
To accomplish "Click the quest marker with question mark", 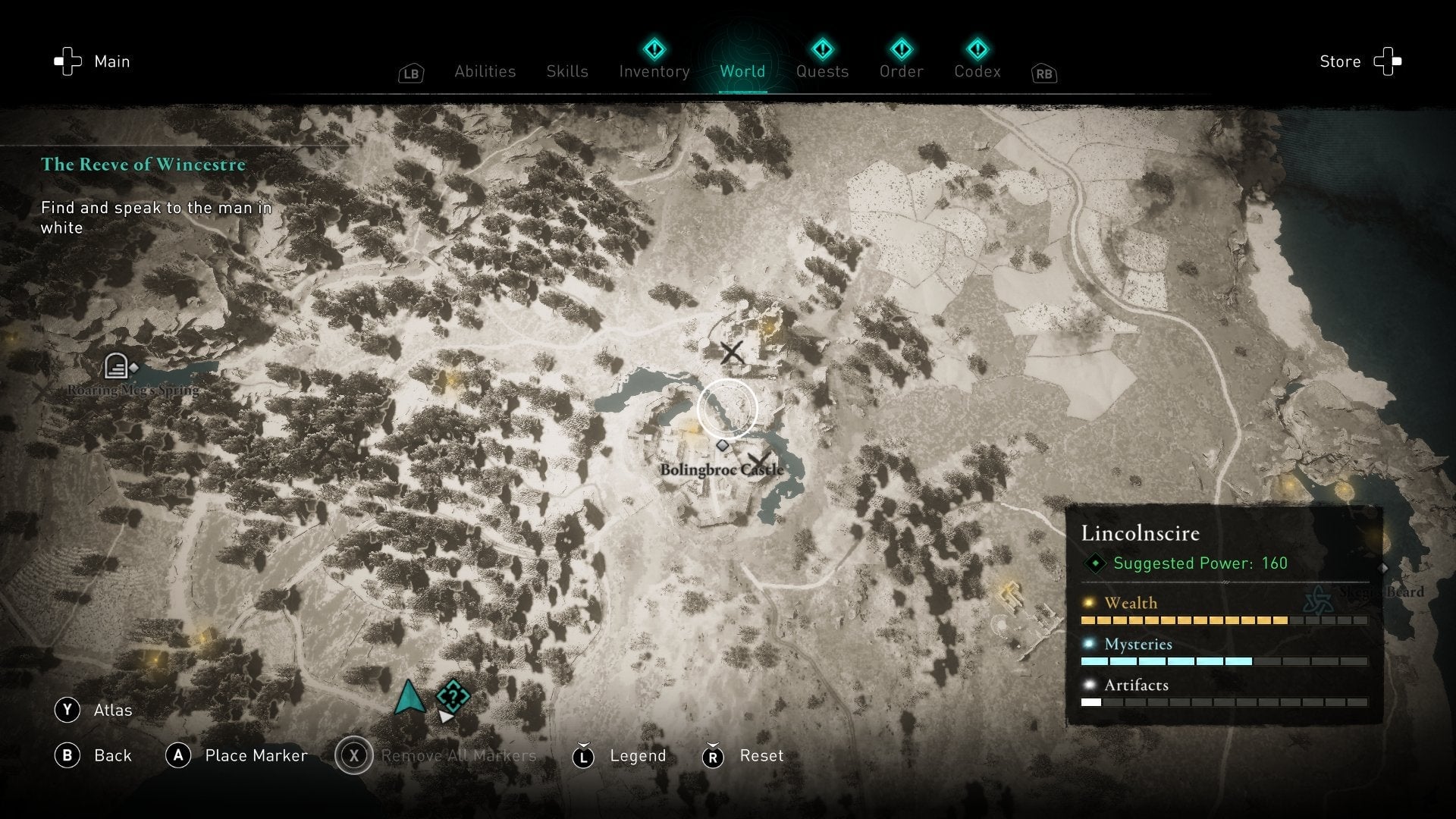I will [453, 696].
